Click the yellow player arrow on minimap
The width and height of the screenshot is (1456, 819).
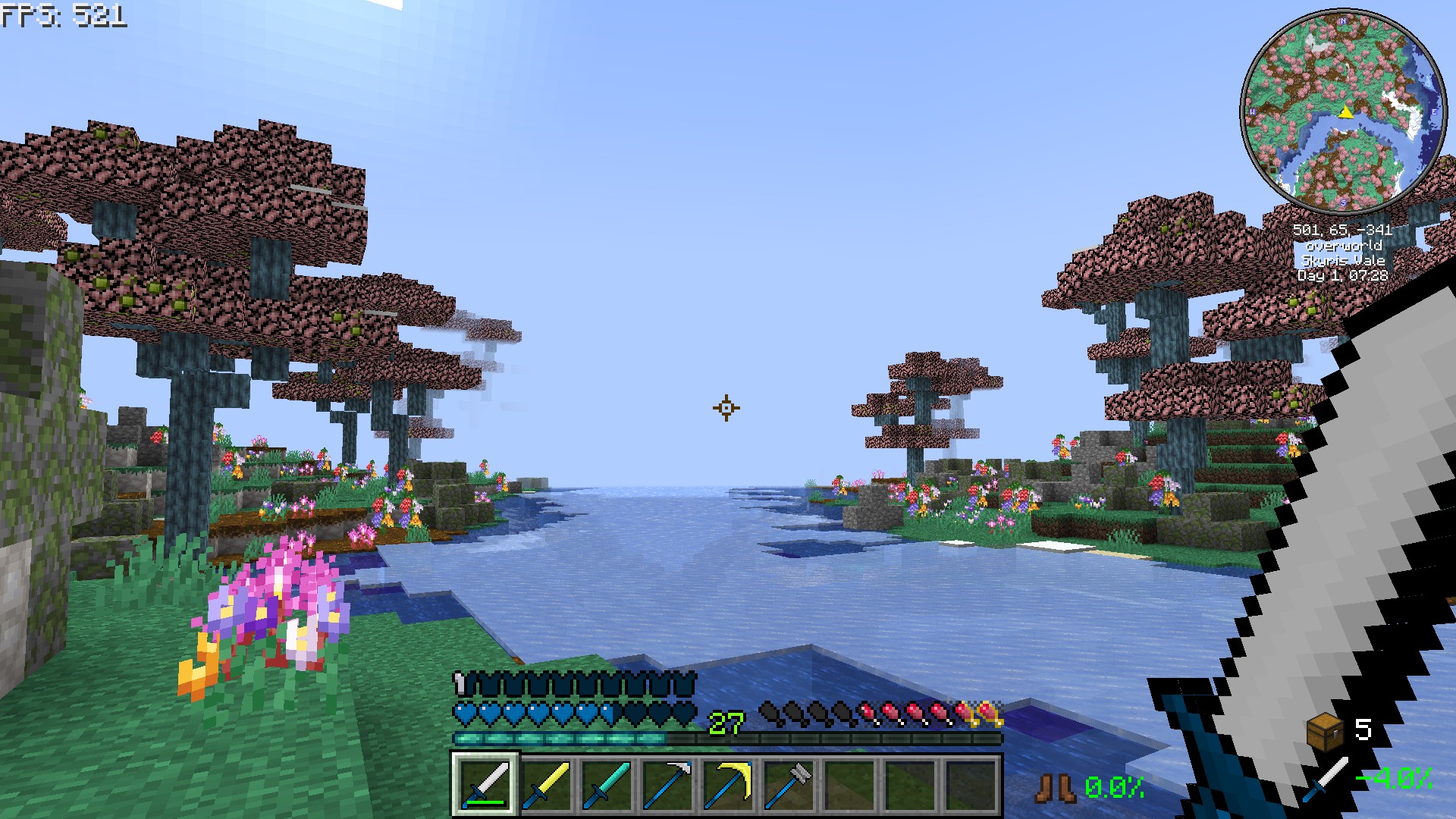[x=1345, y=112]
